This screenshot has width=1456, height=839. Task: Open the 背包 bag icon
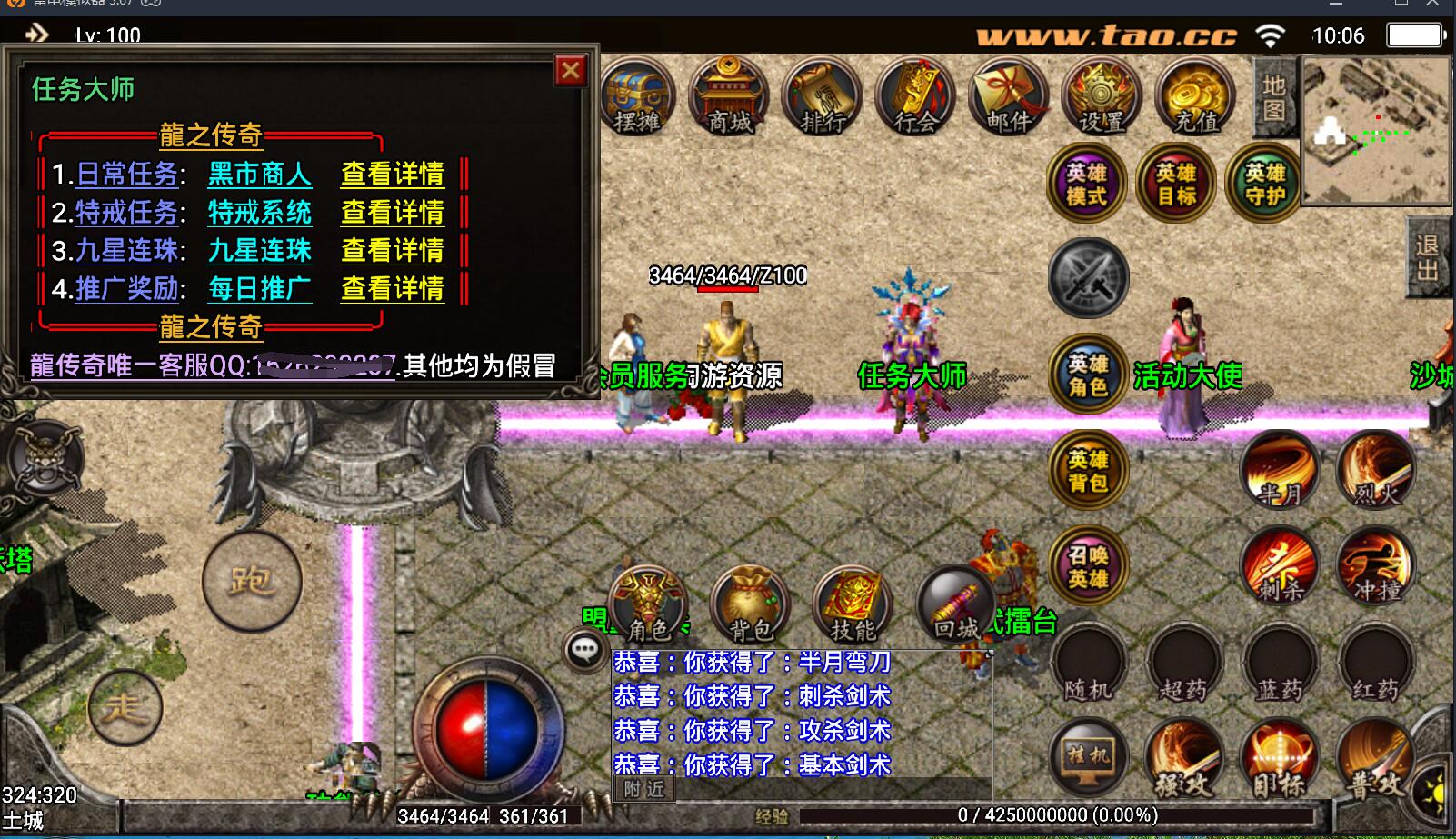(750, 604)
